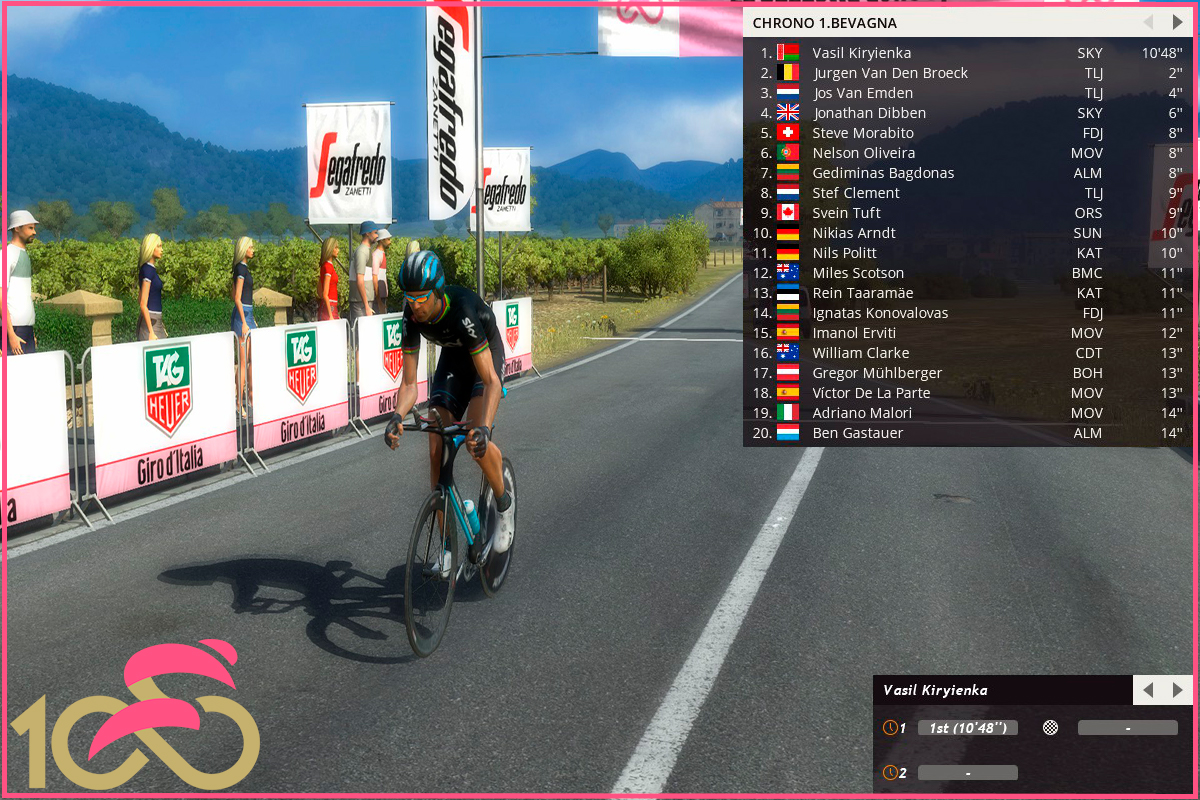This screenshot has width=1200, height=800.
Task: Select William Clarke's result row
Action: 860,353
